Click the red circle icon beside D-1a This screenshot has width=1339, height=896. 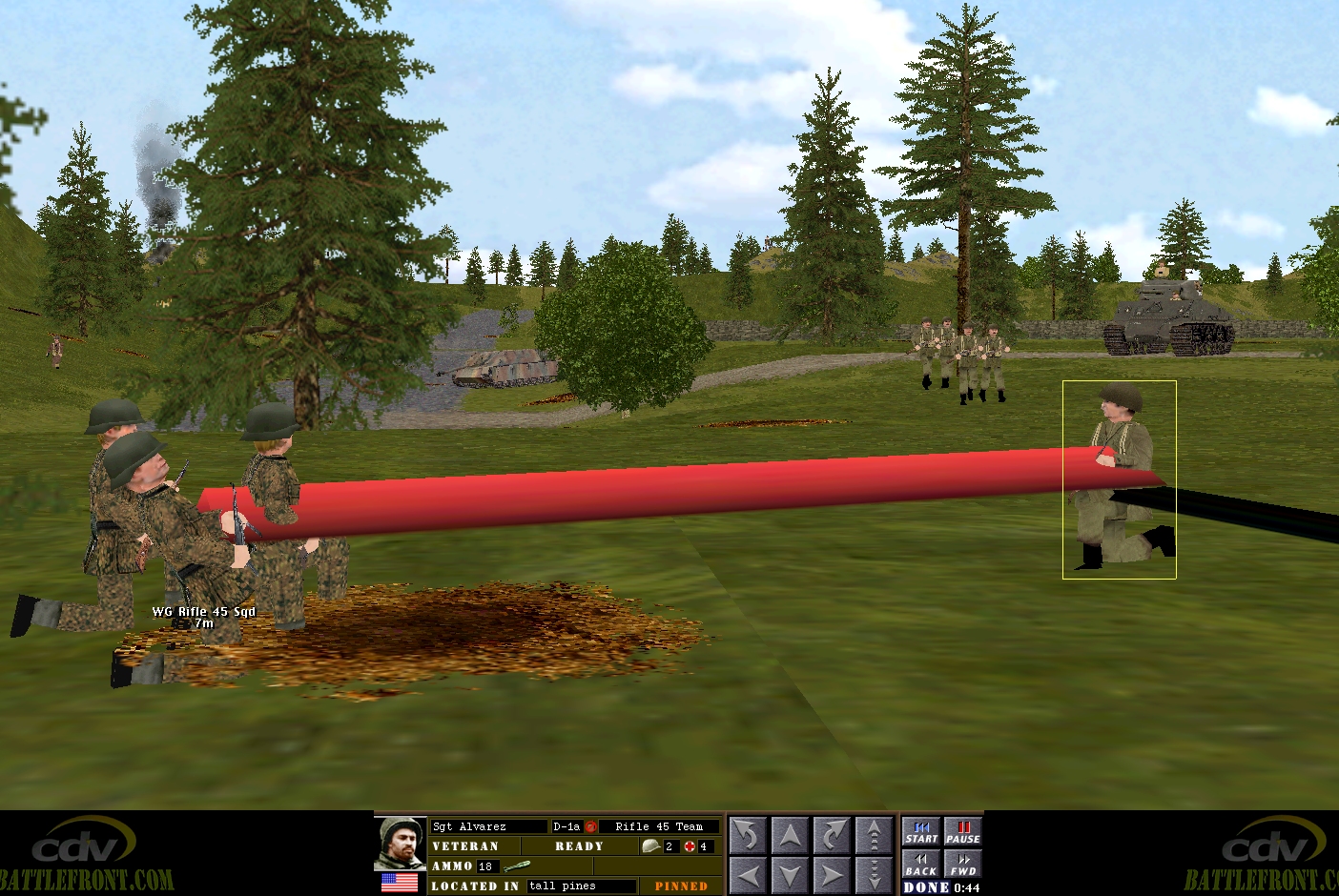590,827
